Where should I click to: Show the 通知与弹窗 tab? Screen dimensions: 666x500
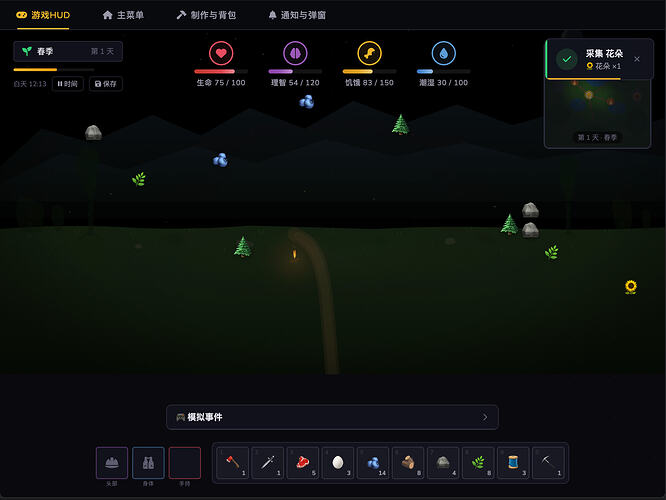(297, 15)
